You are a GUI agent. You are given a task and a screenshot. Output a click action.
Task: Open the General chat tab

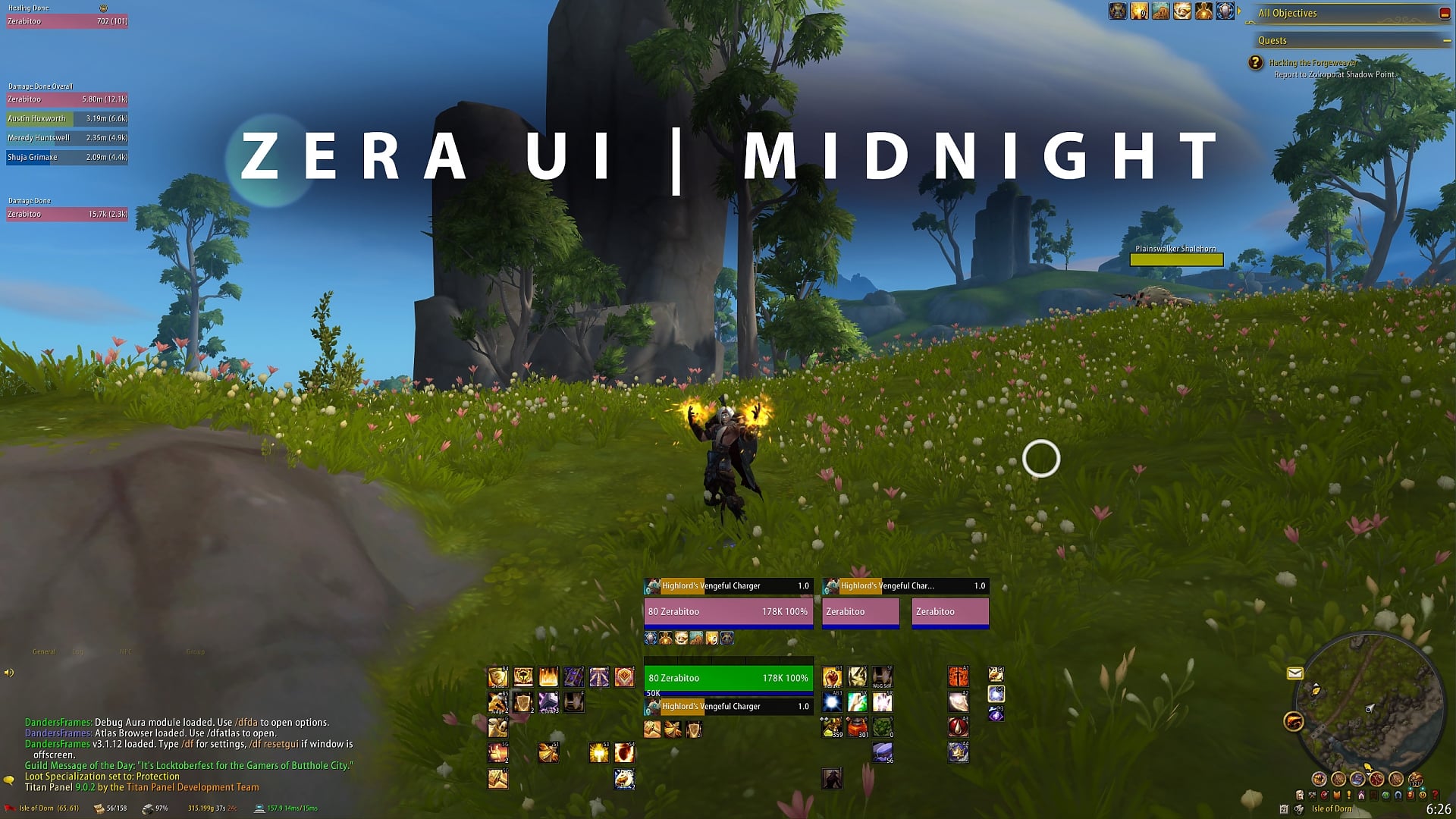click(x=44, y=651)
